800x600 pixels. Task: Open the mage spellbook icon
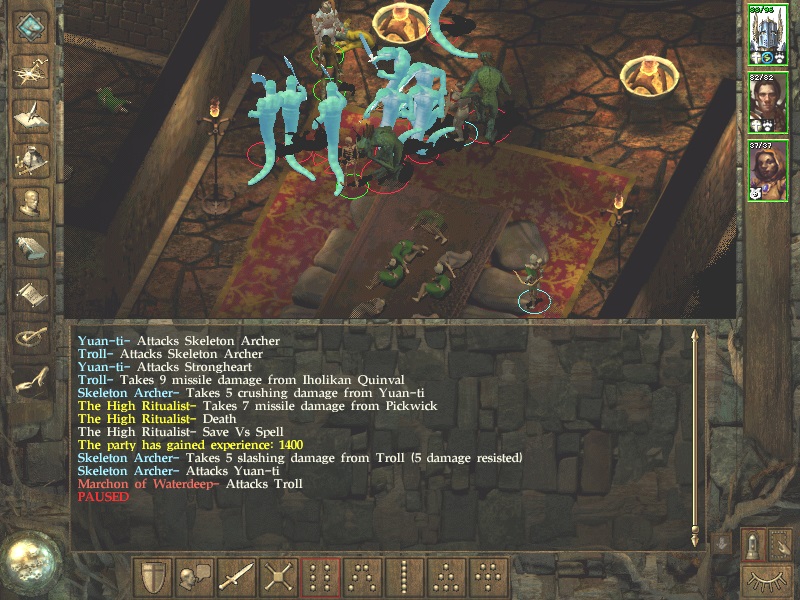coord(31,246)
